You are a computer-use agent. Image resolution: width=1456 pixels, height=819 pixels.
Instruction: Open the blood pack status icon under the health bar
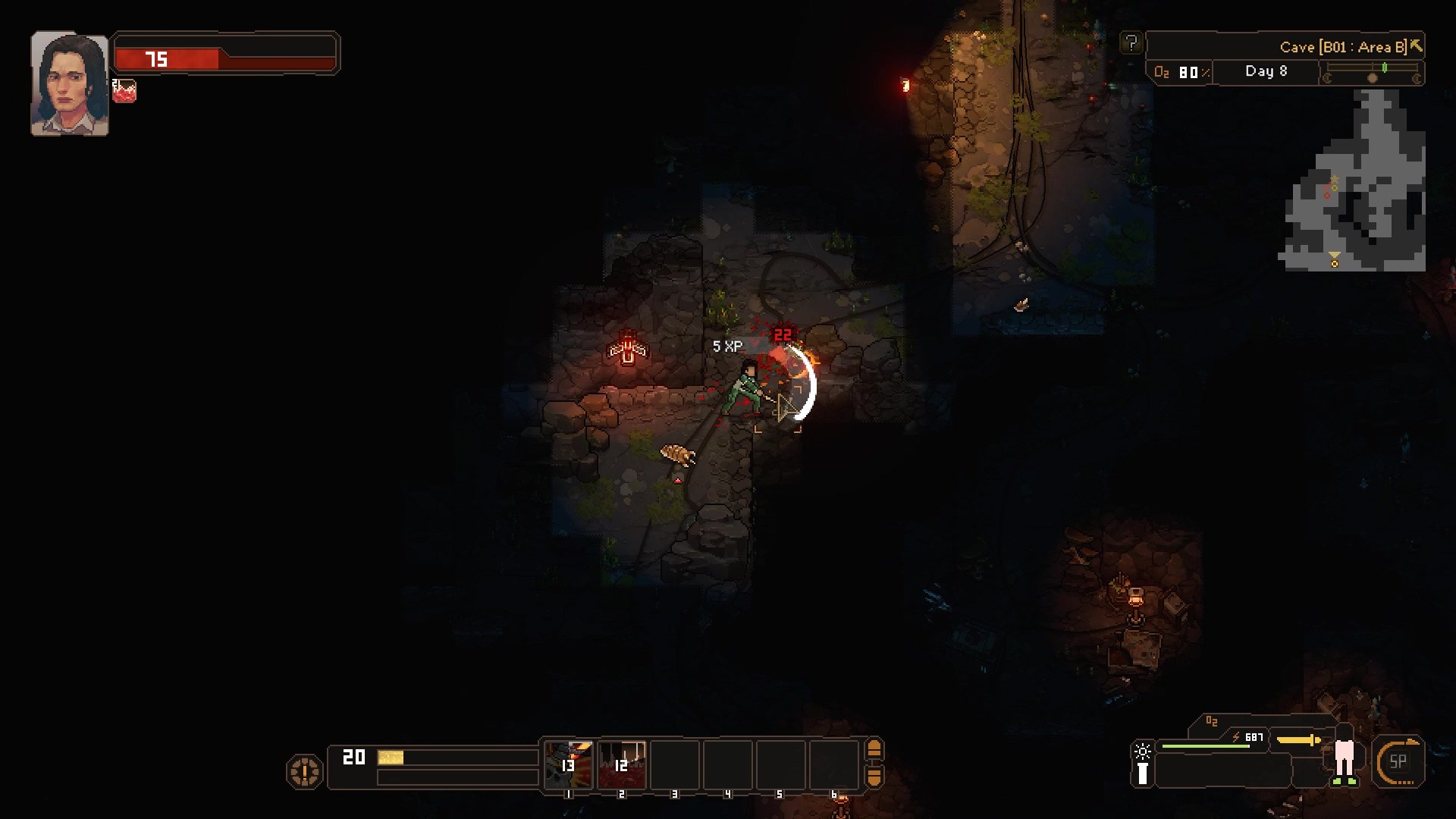tap(124, 92)
